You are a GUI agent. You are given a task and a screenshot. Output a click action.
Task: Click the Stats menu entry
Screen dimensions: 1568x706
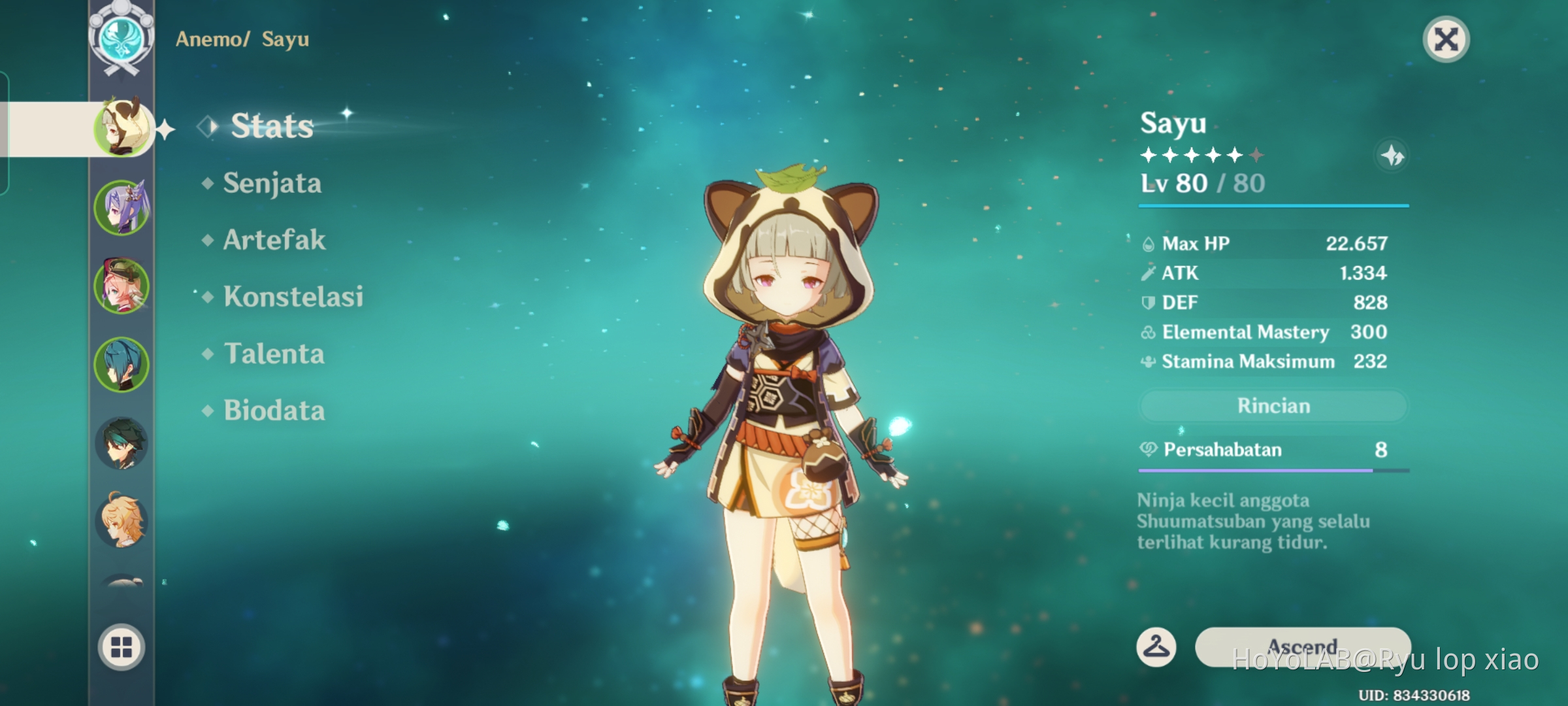click(272, 126)
